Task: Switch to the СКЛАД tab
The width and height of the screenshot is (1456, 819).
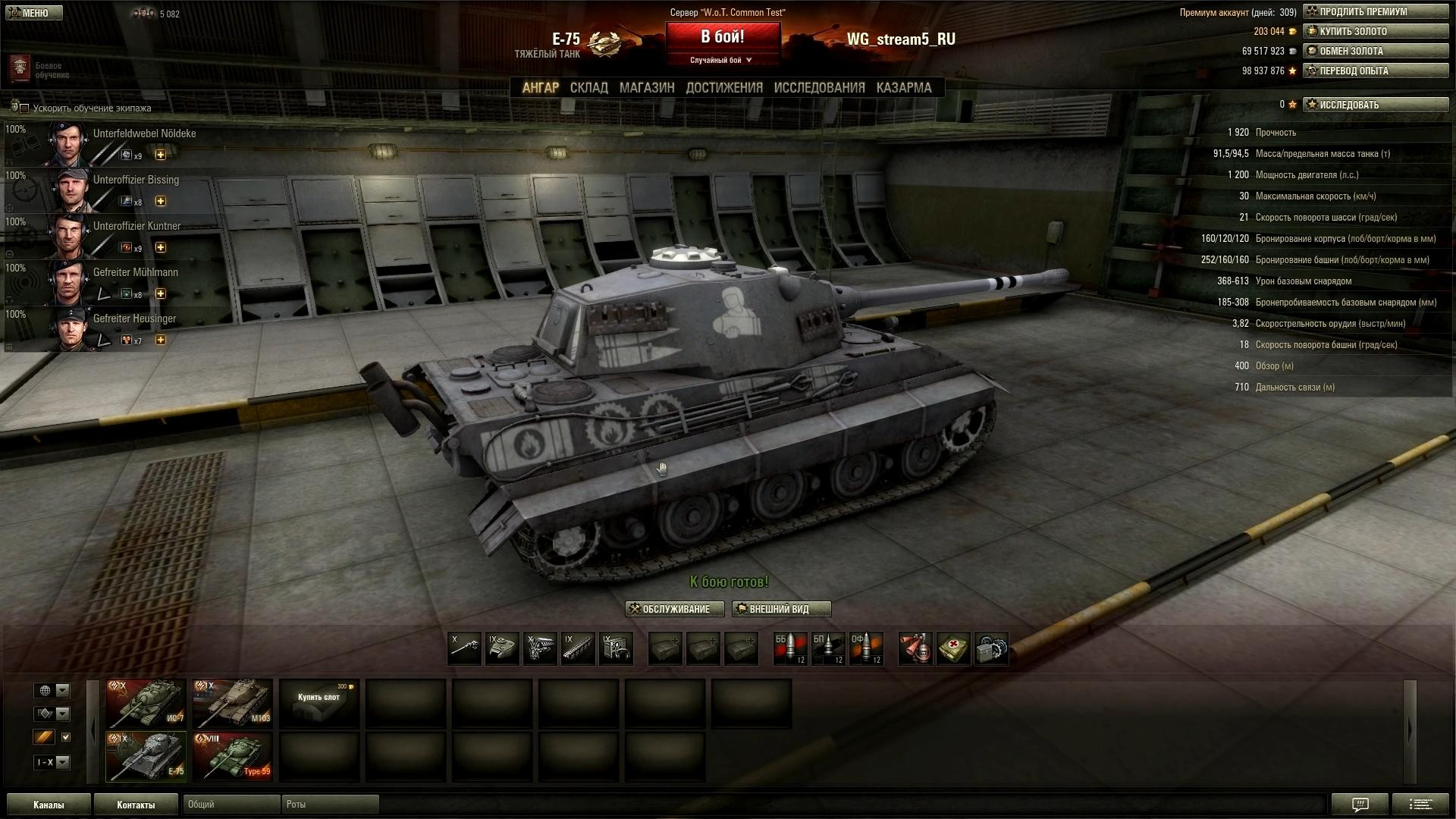Action: [x=588, y=88]
